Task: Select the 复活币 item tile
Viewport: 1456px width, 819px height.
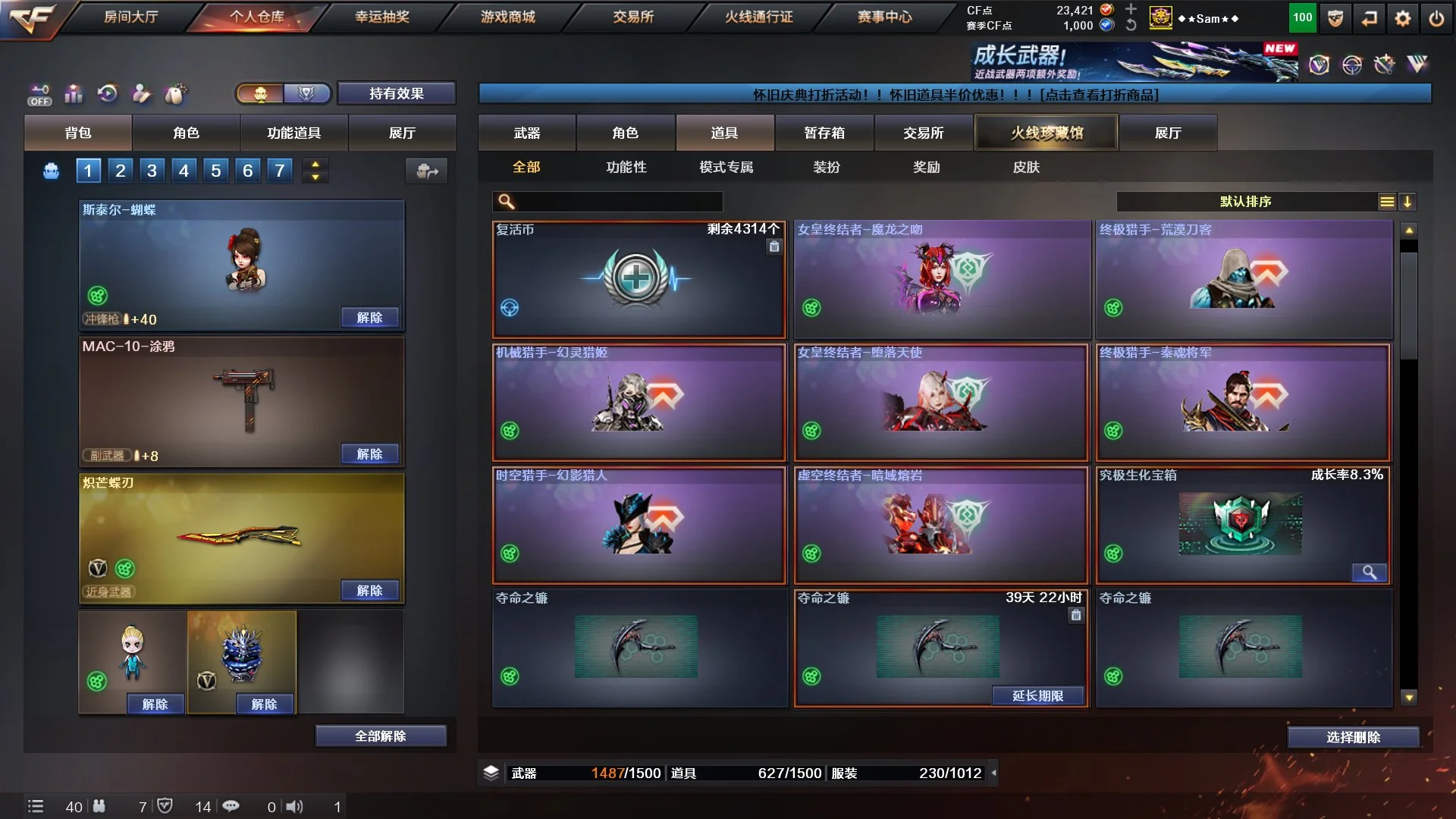Action: pos(639,279)
